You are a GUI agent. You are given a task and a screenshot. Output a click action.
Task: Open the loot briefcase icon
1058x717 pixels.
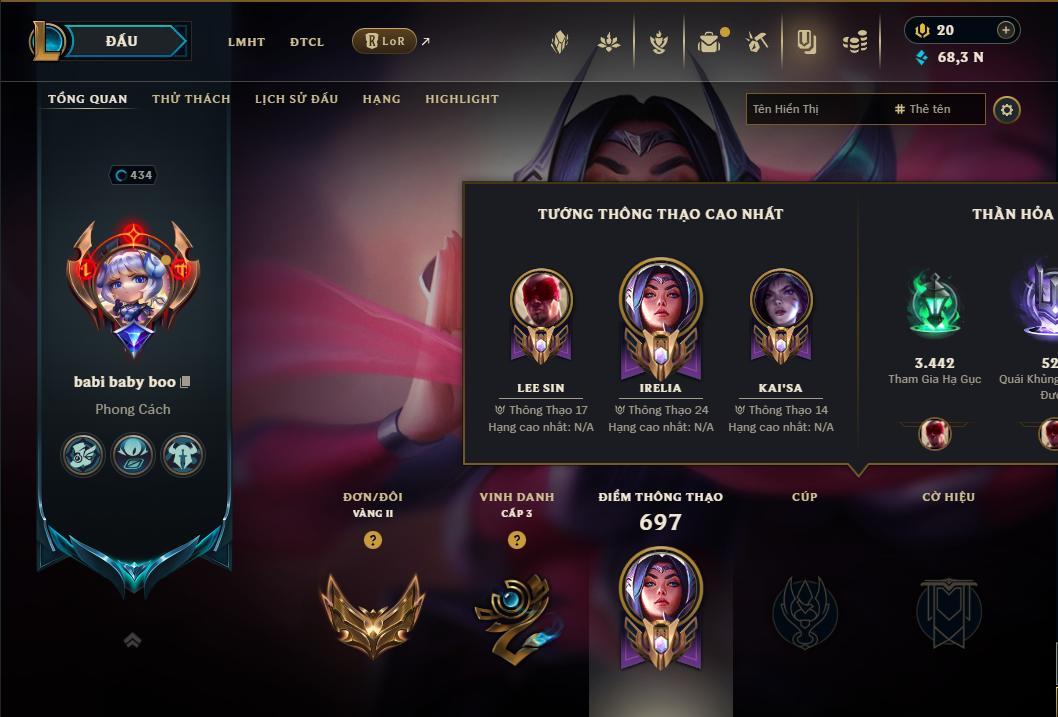[709, 42]
